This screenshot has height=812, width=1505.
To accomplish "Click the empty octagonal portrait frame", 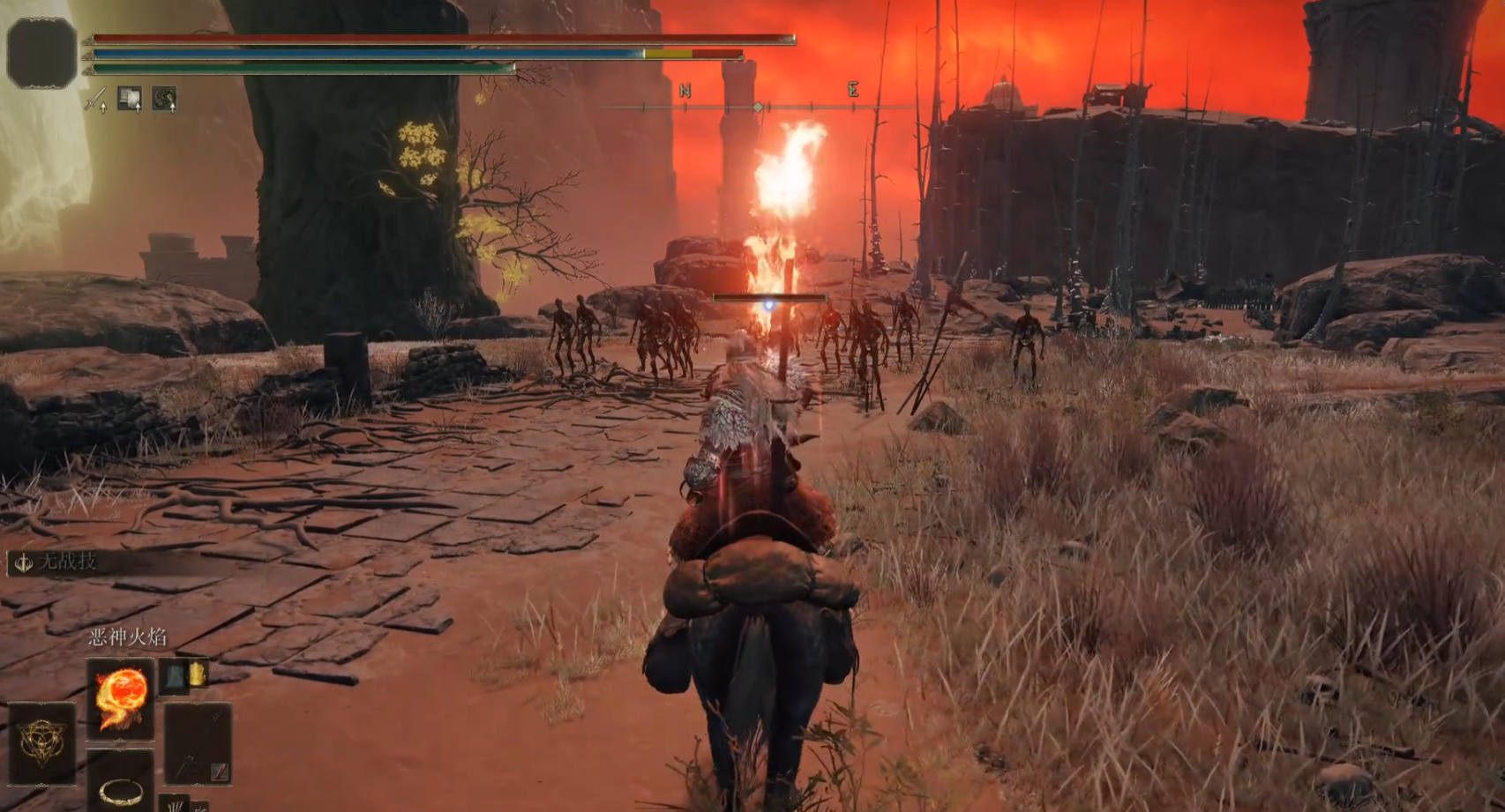I will coord(41,52).
